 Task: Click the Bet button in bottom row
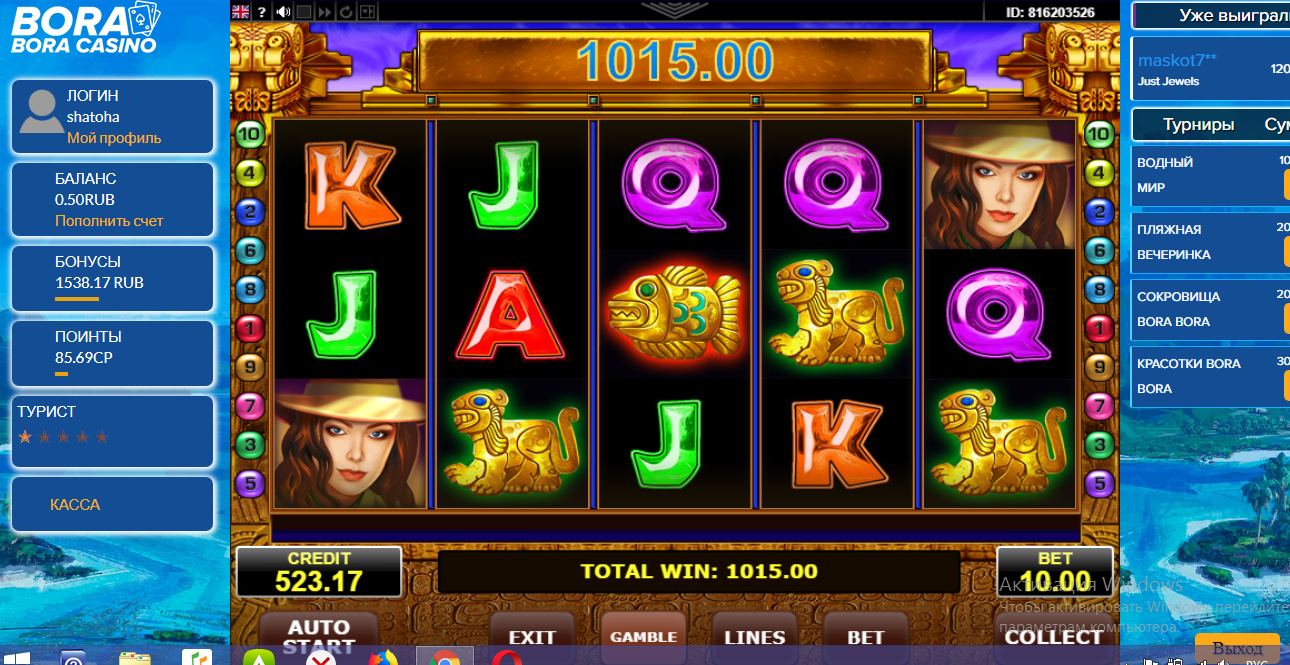pos(865,636)
